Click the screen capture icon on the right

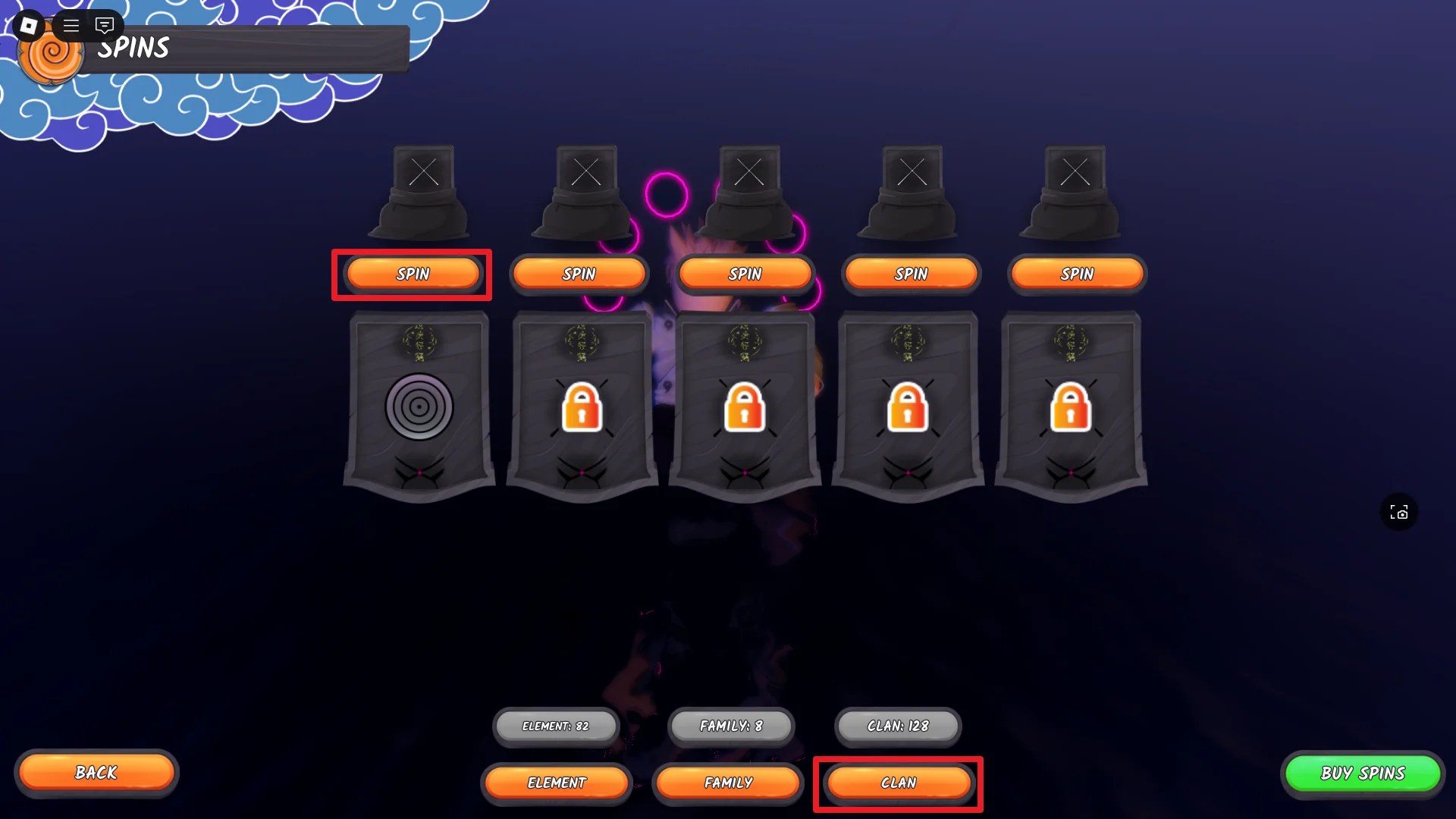point(1399,512)
